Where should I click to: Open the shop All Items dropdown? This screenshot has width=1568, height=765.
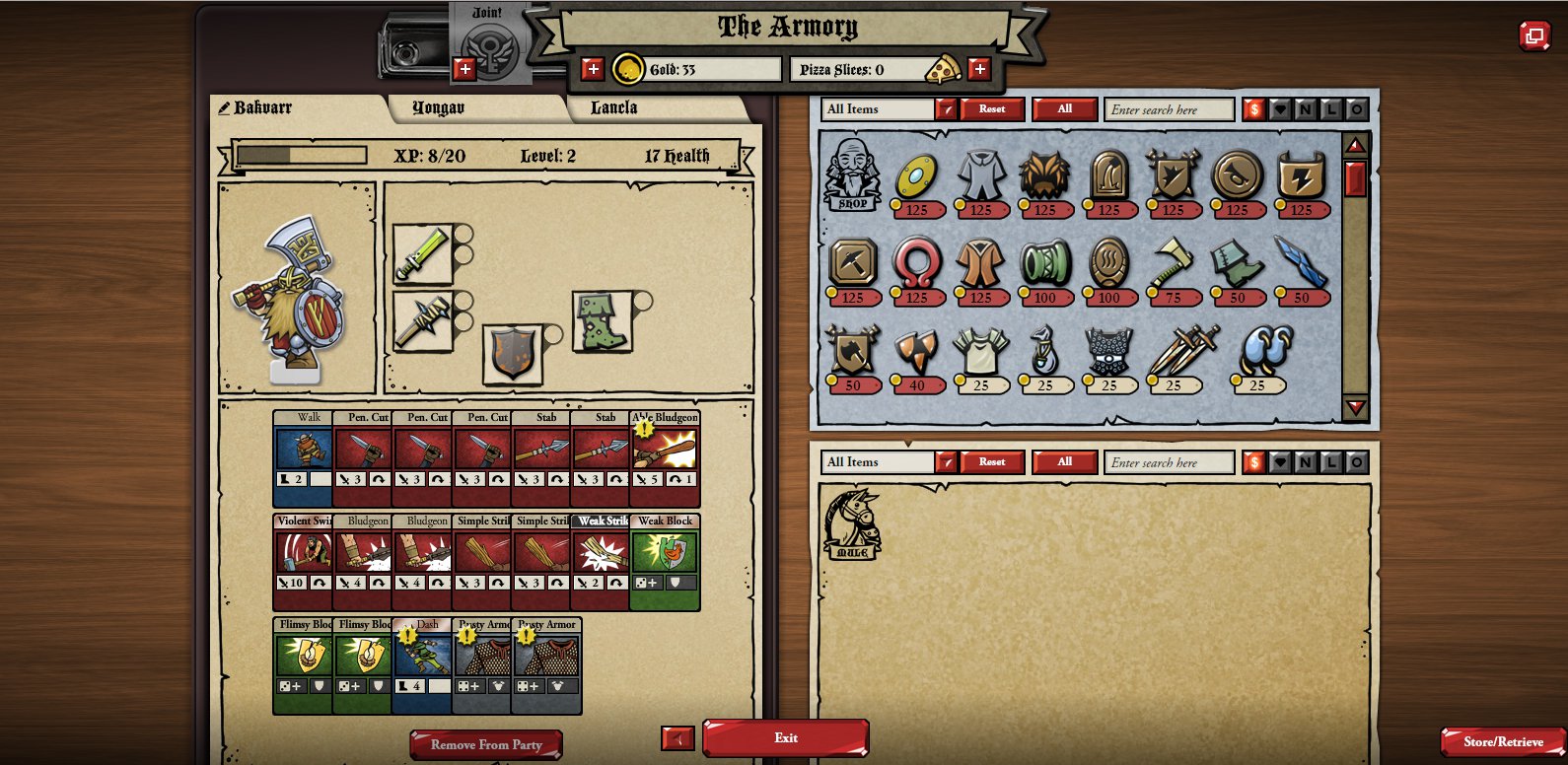[946, 109]
